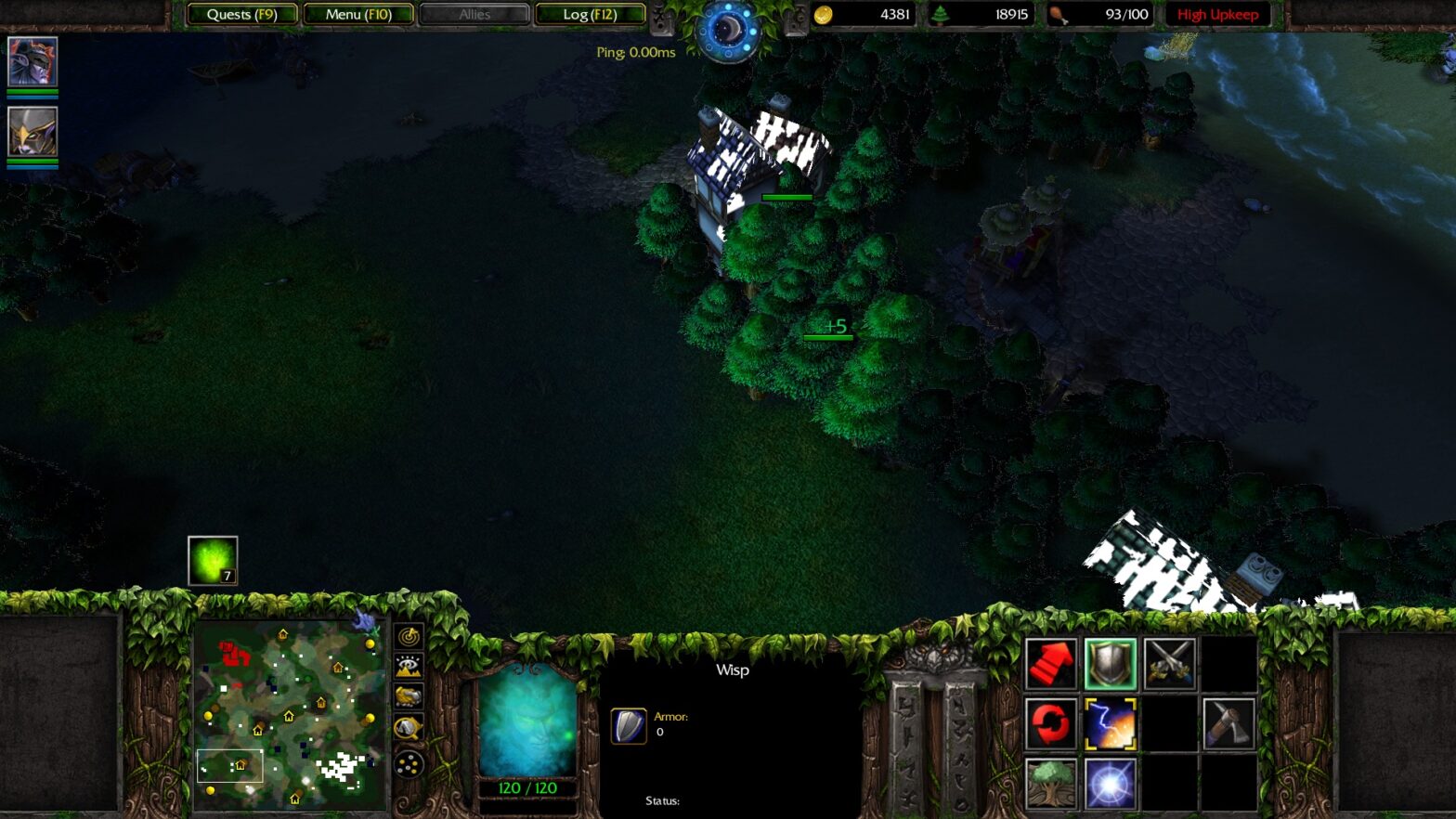Image resolution: width=1456 pixels, height=819 pixels.
Task: Click the minimap ping target icon
Action: coord(409,637)
